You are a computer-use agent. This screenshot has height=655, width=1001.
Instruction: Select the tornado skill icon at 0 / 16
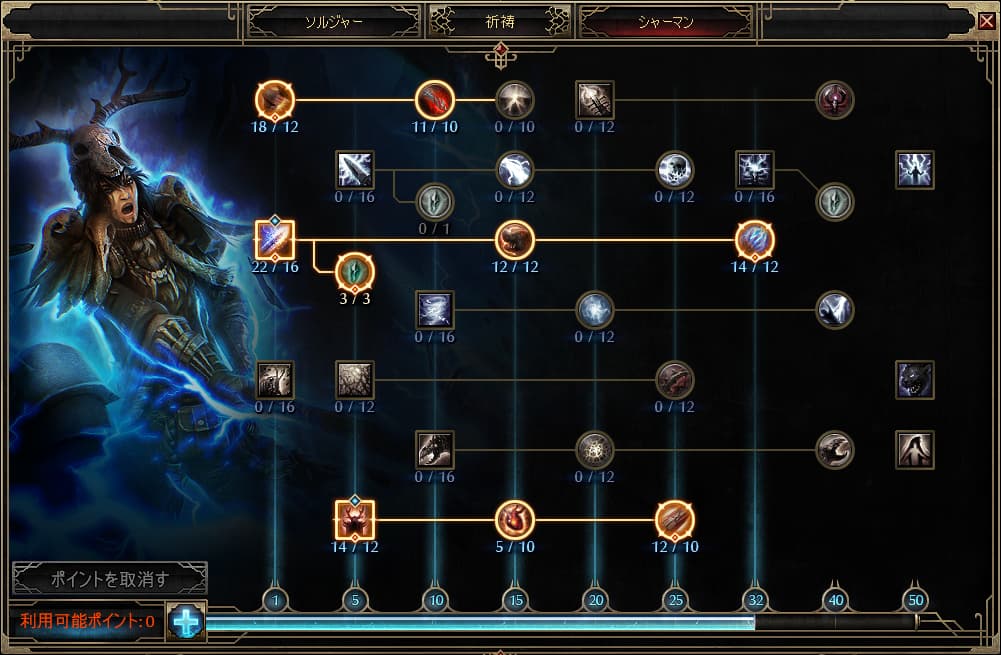point(435,310)
